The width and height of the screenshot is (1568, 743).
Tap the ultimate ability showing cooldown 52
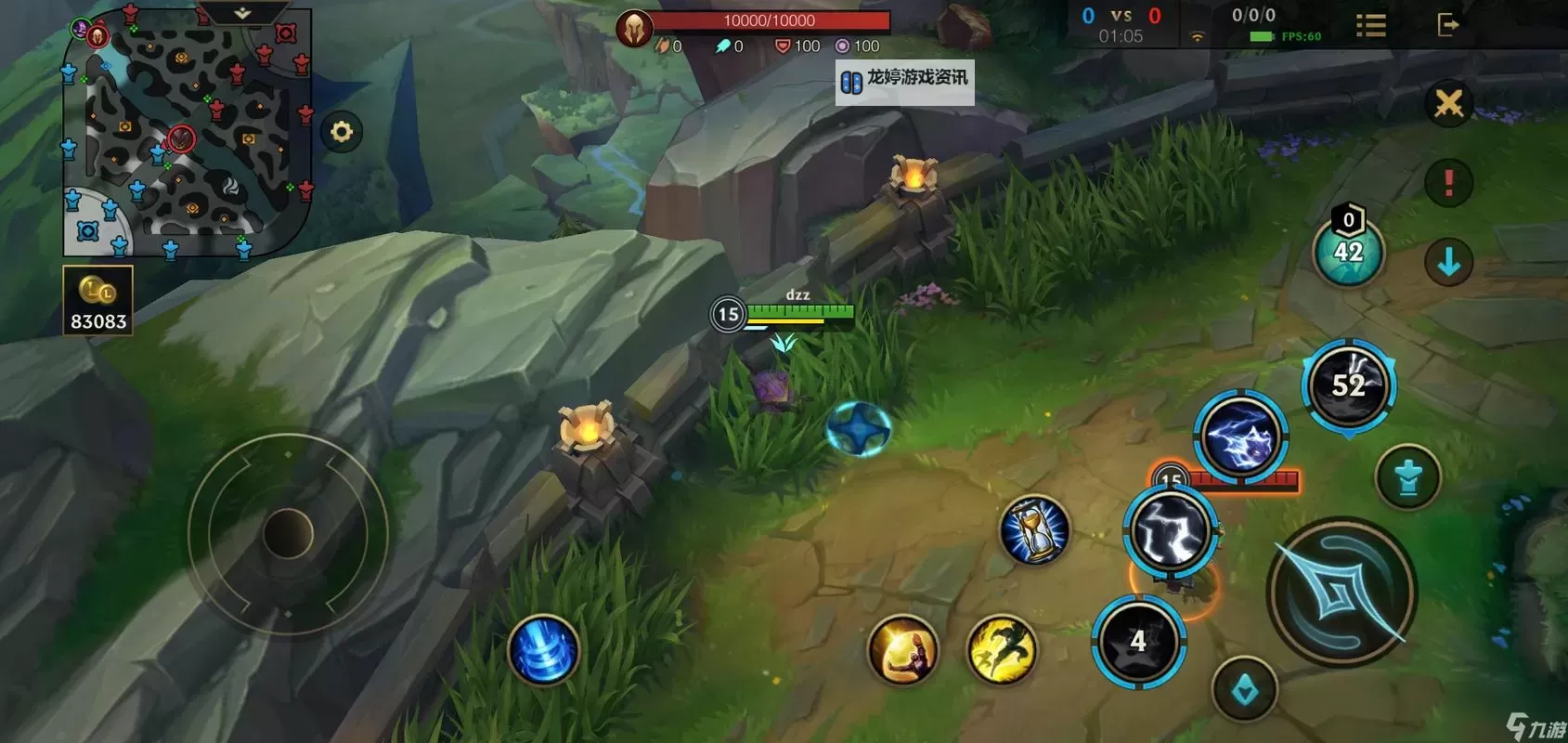pyautogui.click(x=1349, y=385)
